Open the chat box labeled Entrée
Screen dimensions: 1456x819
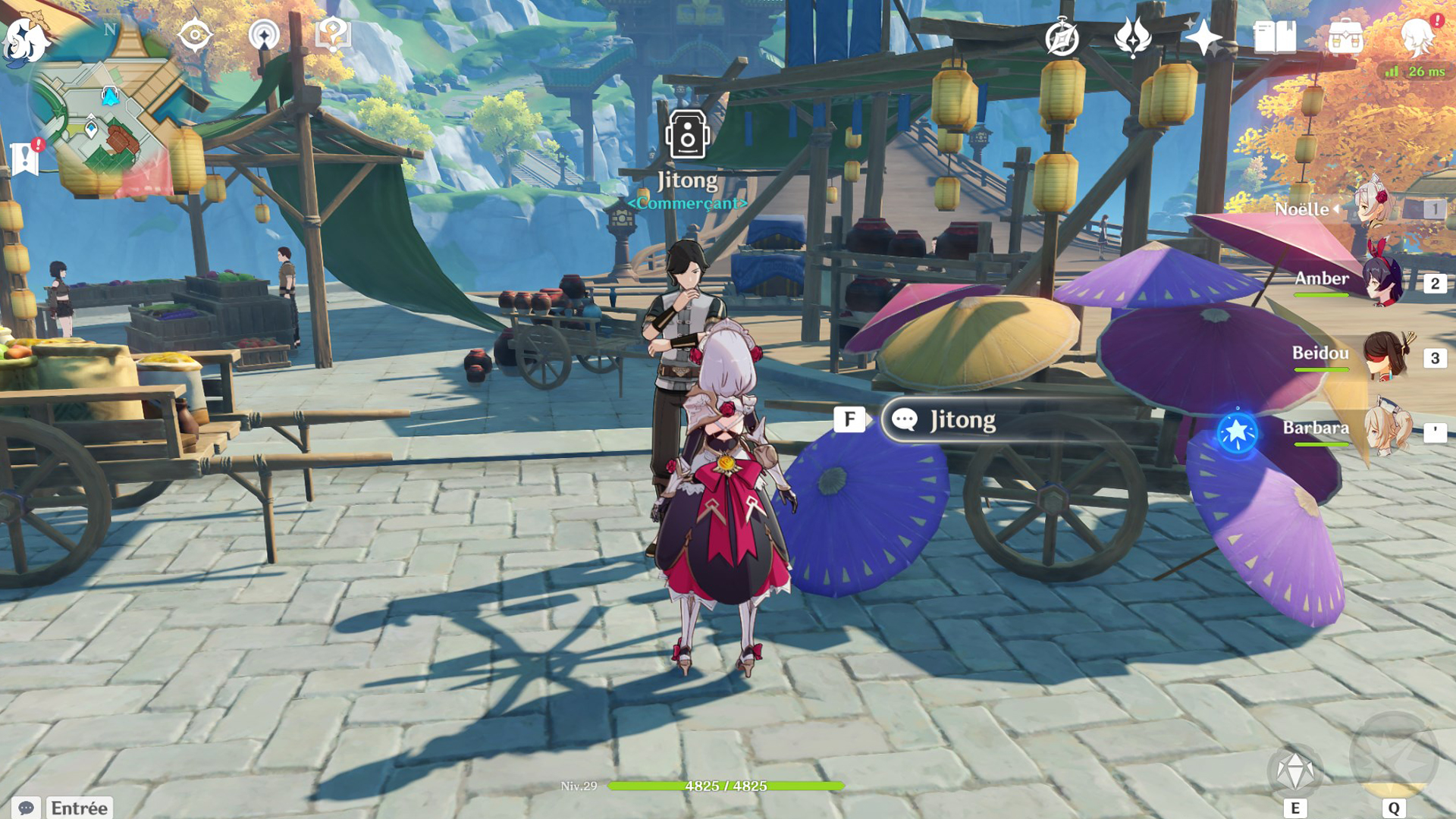click(x=79, y=808)
